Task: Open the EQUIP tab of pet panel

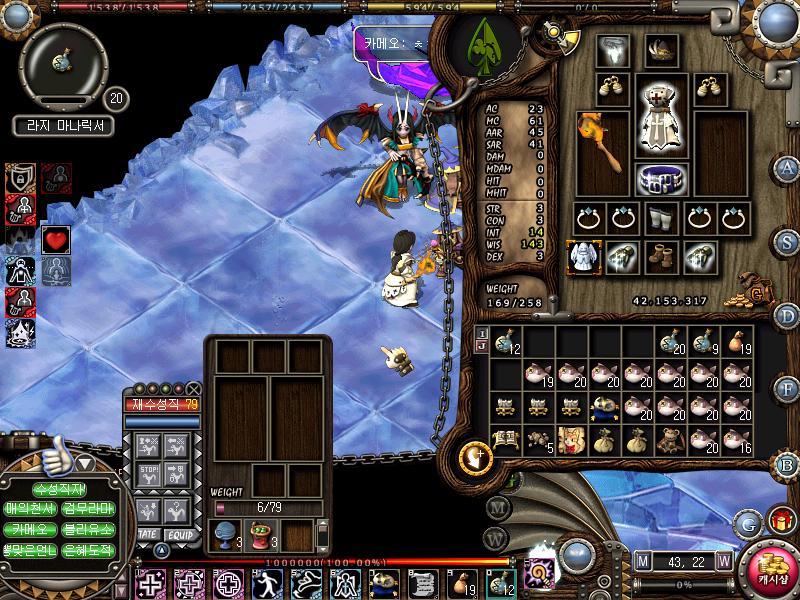Action: pos(180,534)
